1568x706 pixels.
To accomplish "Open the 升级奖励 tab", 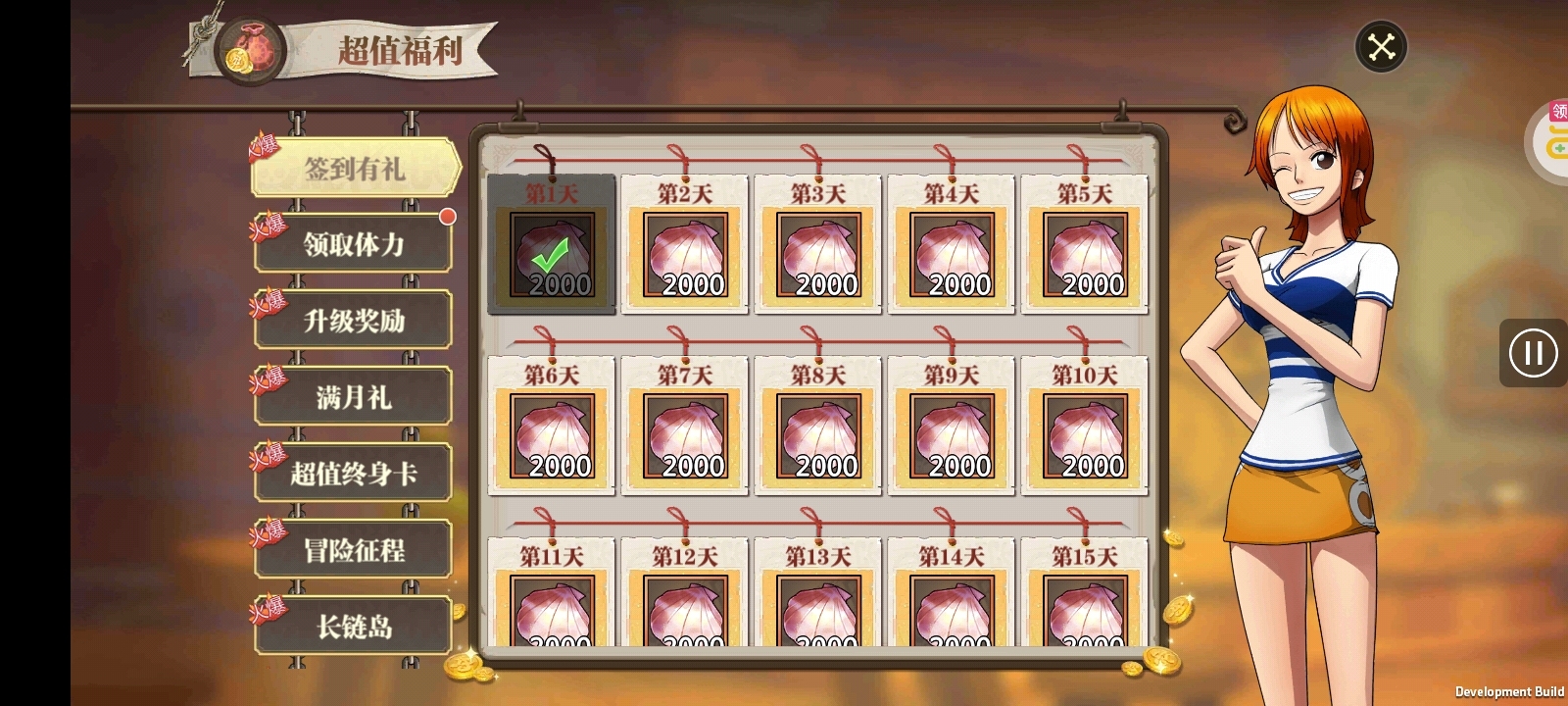I will tap(353, 319).
